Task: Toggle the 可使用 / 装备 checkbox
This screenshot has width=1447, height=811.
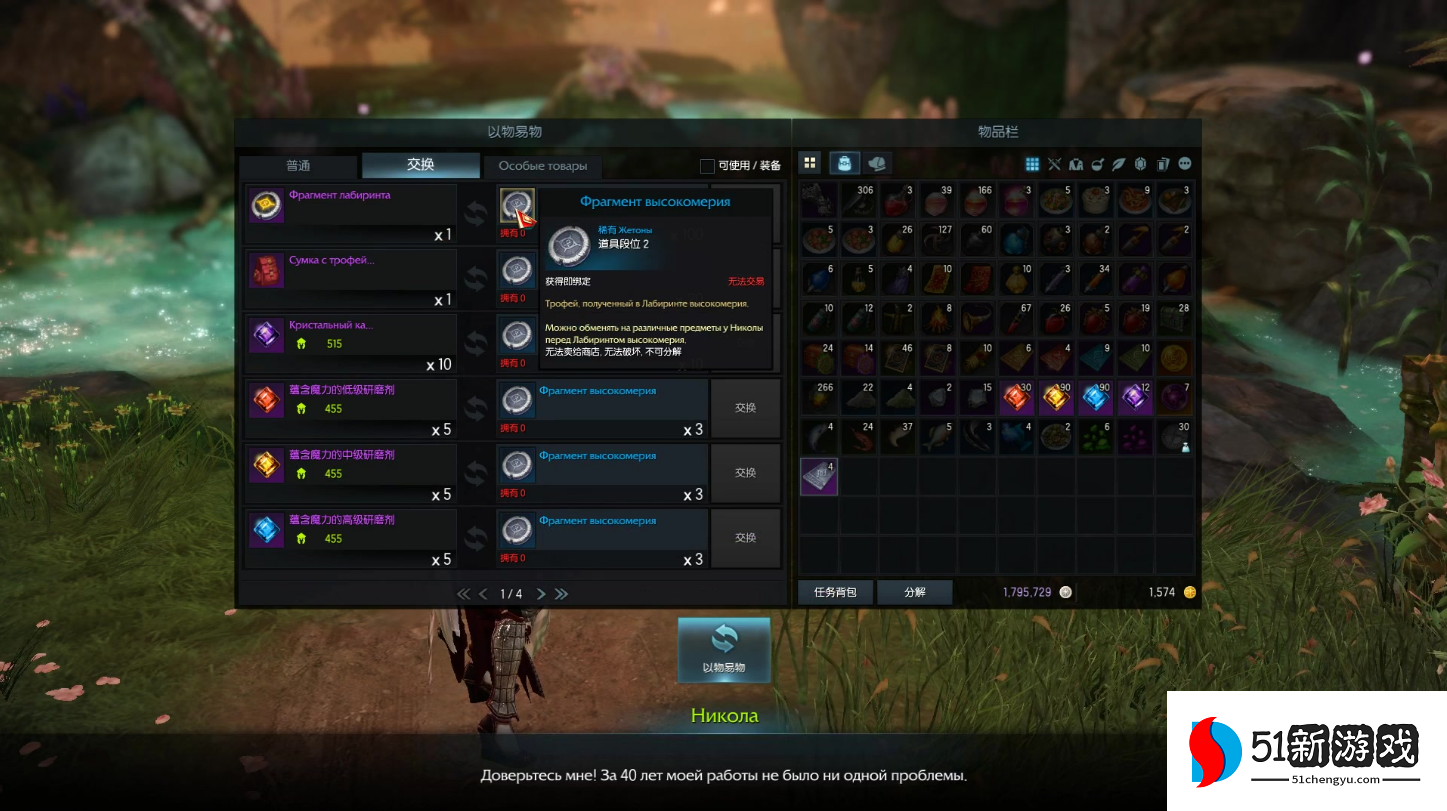Action: 707,166
